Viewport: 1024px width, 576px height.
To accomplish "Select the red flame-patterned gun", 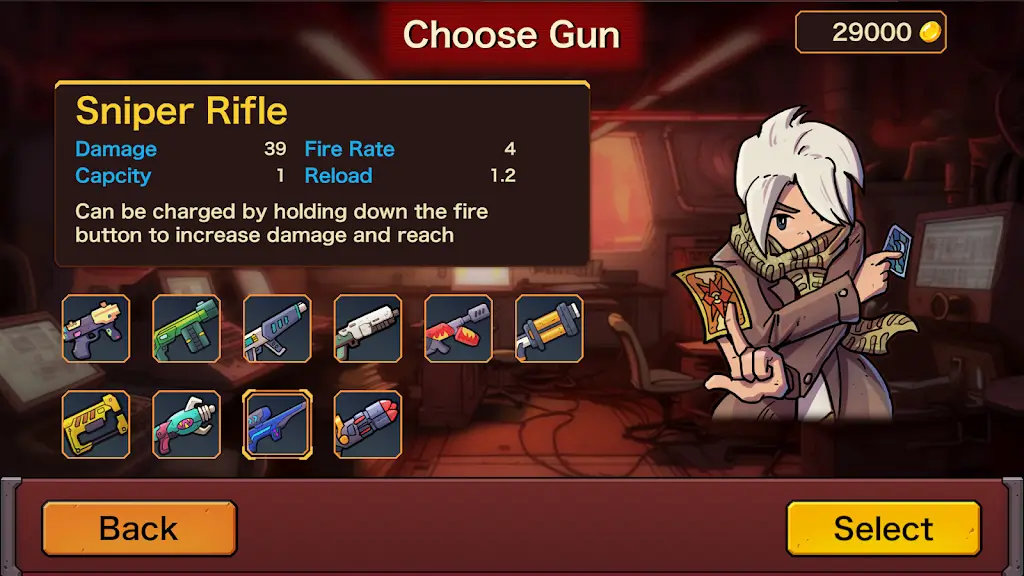I will tap(458, 328).
